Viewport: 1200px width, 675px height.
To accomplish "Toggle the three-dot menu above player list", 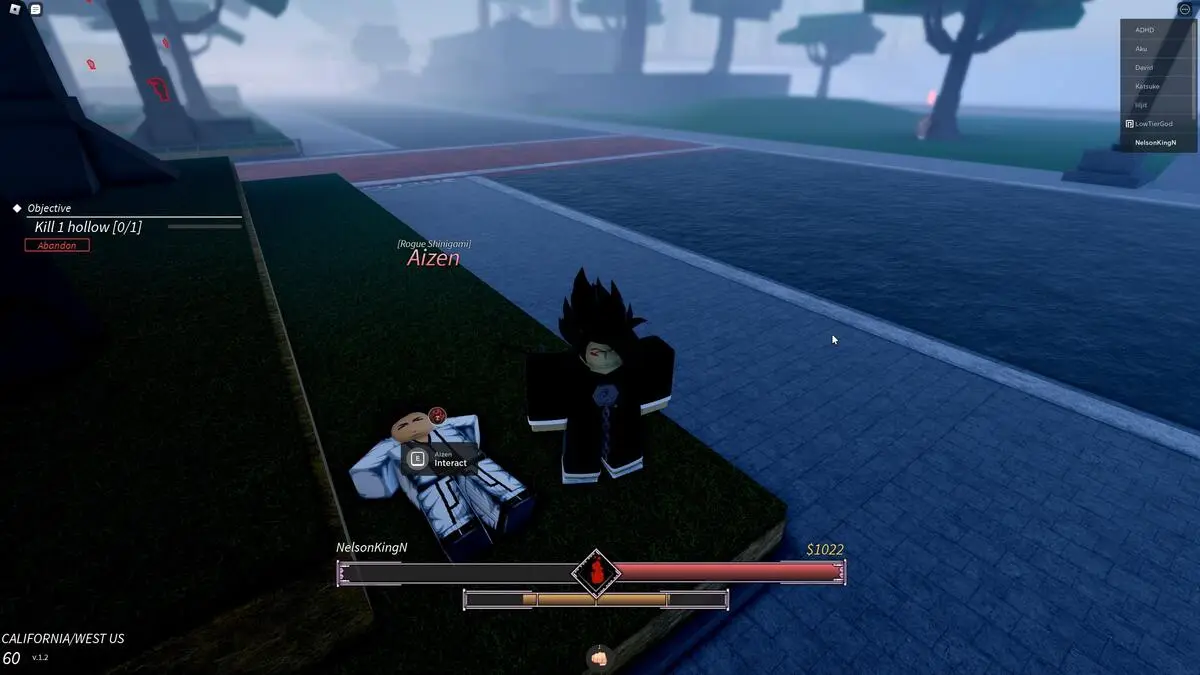I will (x=1186, y=9).
